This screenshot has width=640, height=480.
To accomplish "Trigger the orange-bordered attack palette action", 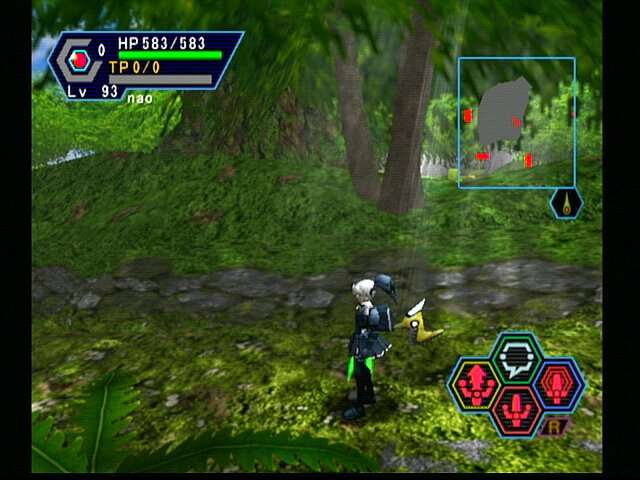I will click(x=516, y=410).
